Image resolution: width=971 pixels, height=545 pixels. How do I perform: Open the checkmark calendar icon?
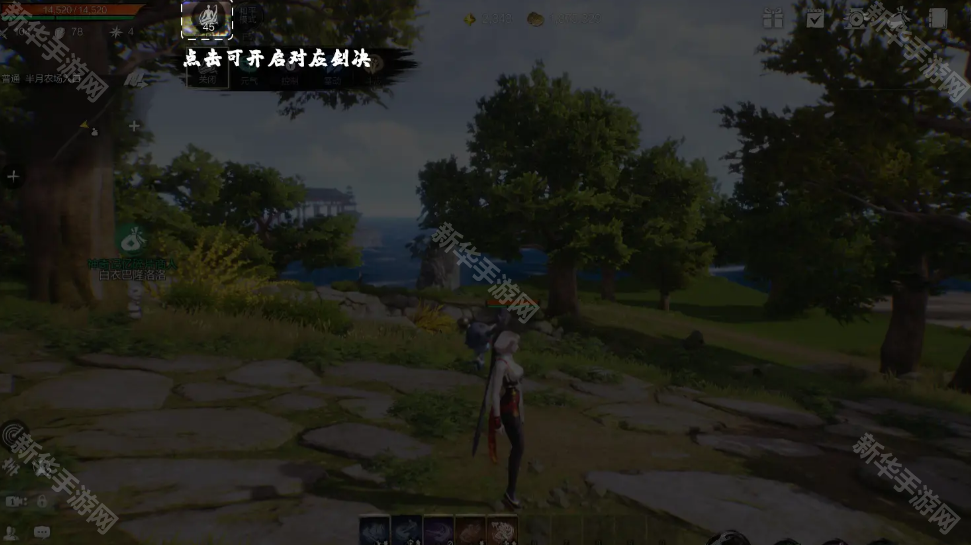point(815,18)
